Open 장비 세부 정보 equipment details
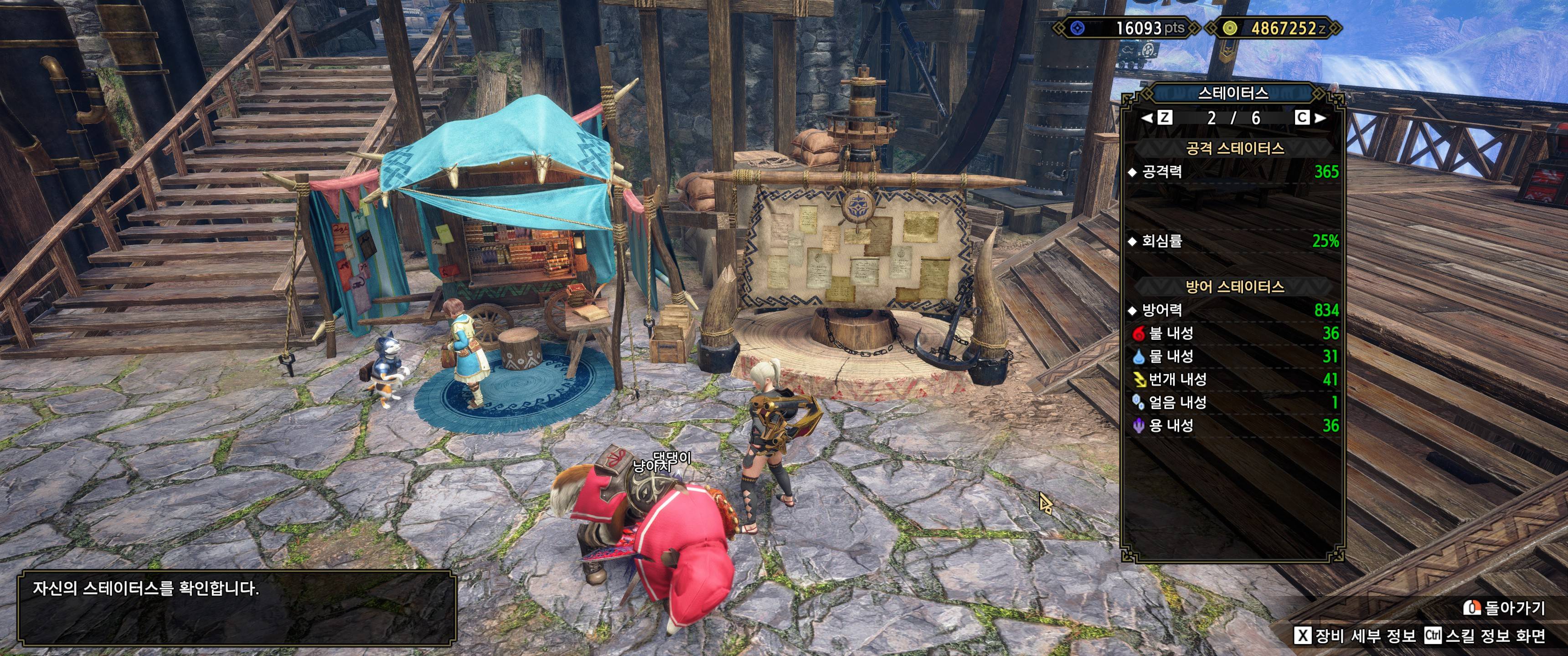The image size is (1568, 656). [1355, 636]
